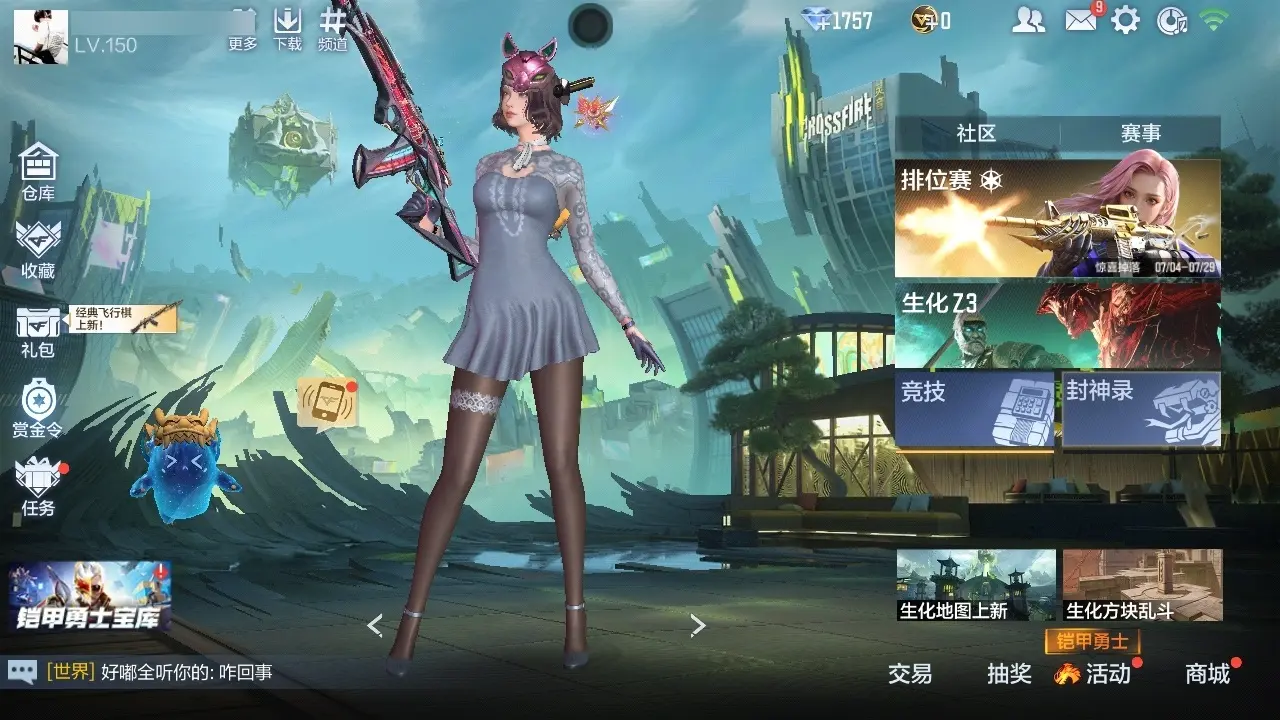The width and height of the screenshot is (1280, 720).
Task: Open the 礼包 gift pack menu
Action: [x=38, y=331]
